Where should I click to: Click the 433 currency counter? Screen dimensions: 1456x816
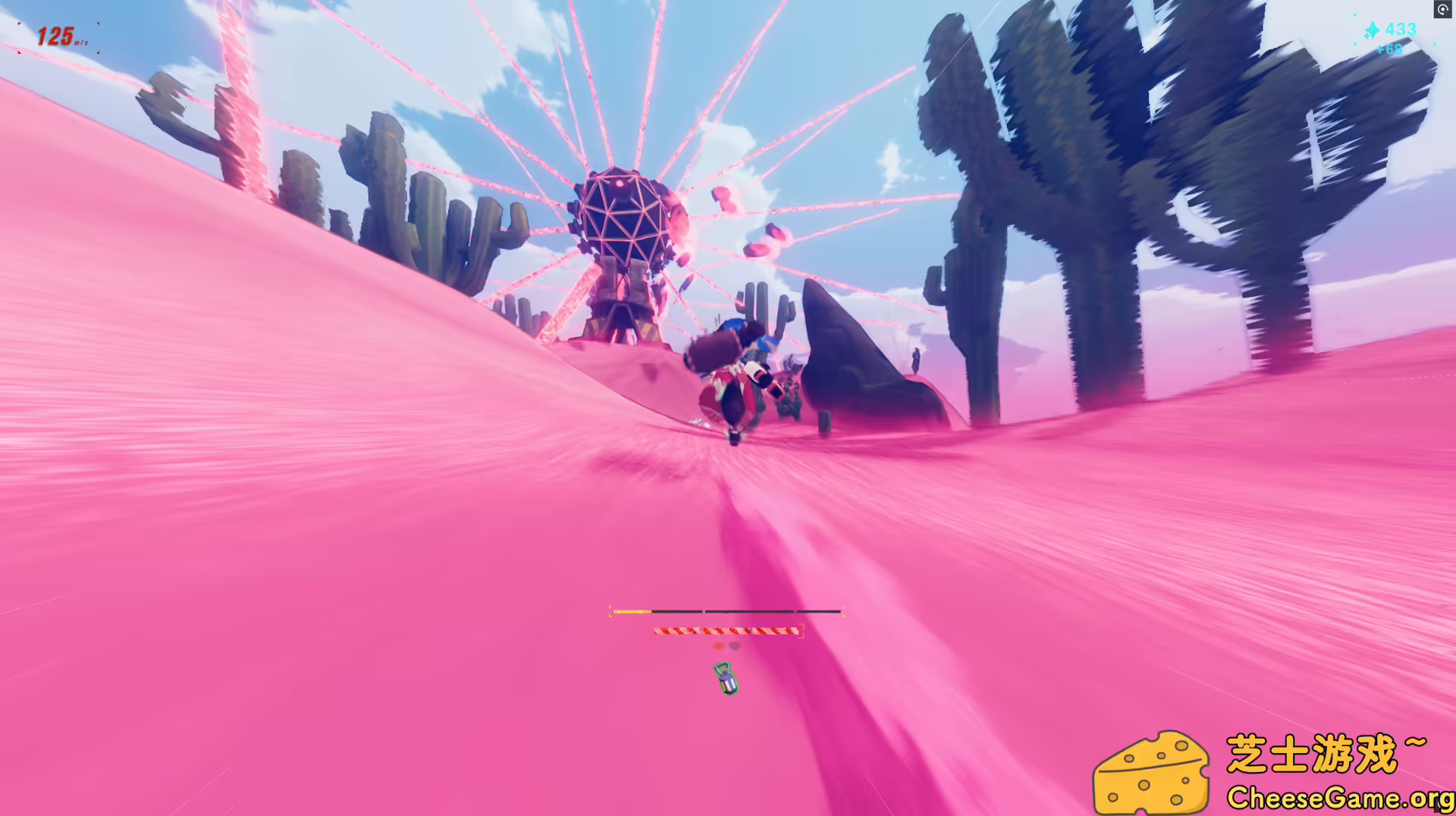tap(1401, 29)
